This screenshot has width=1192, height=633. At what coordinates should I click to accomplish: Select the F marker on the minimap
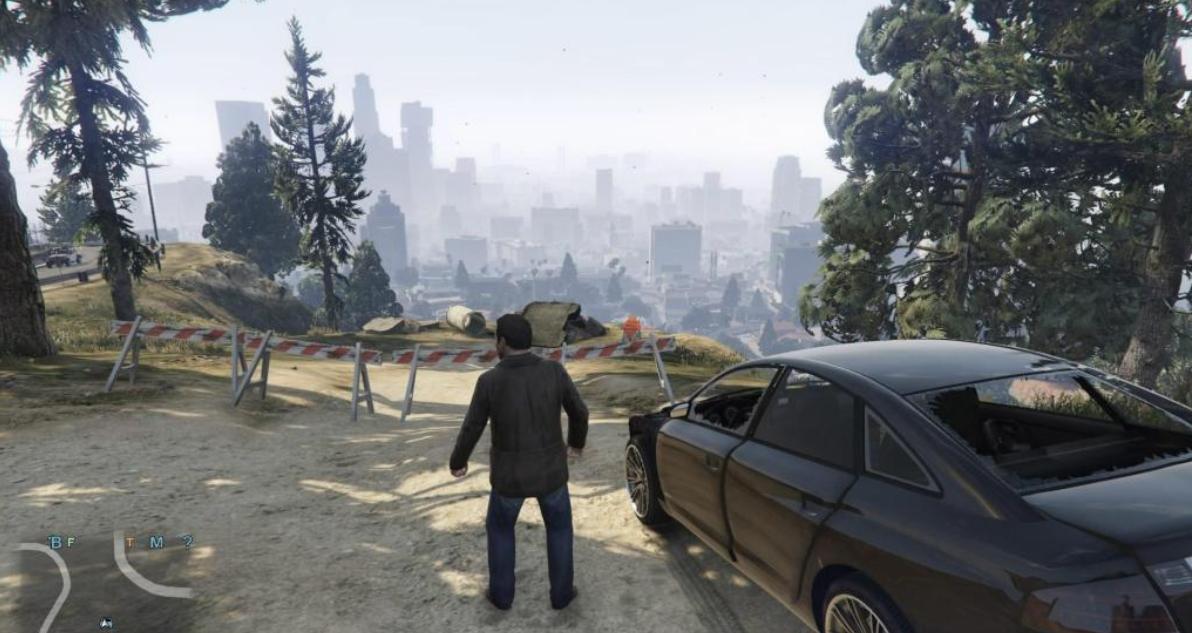click(x=70, y=543)
